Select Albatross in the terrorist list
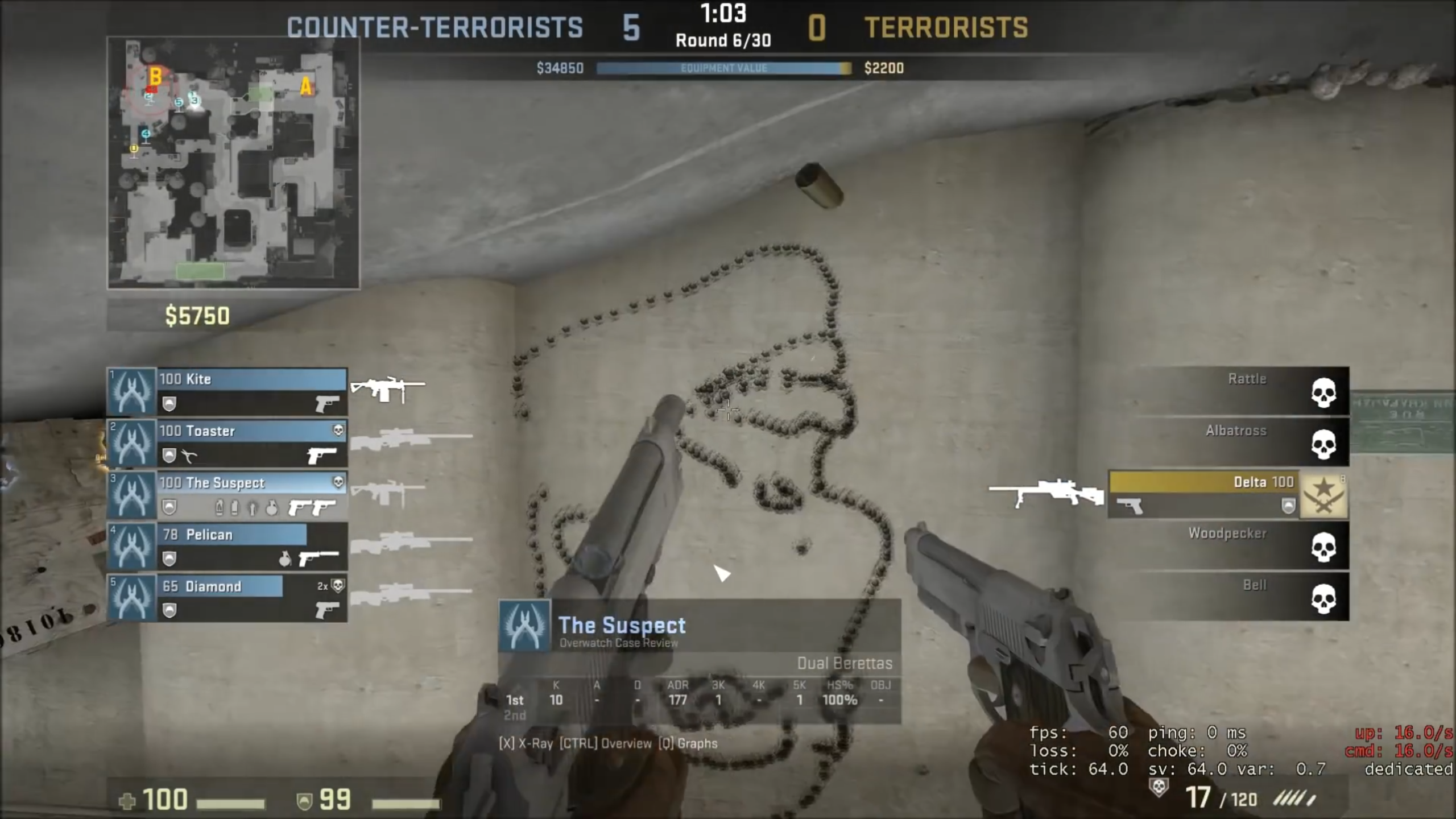 tap(1240, 442)
